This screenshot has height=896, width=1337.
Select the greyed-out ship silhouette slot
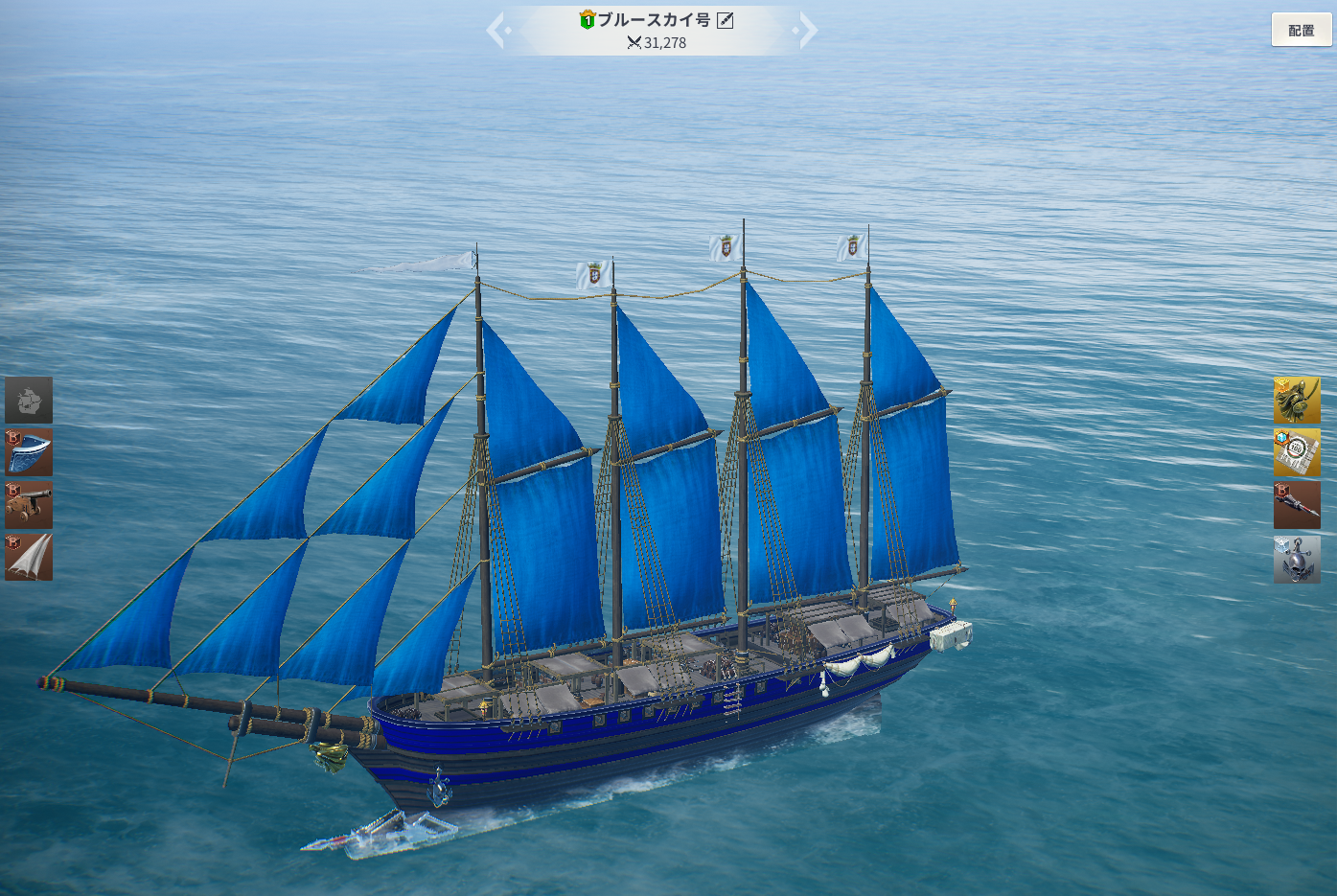click(29, 400)
